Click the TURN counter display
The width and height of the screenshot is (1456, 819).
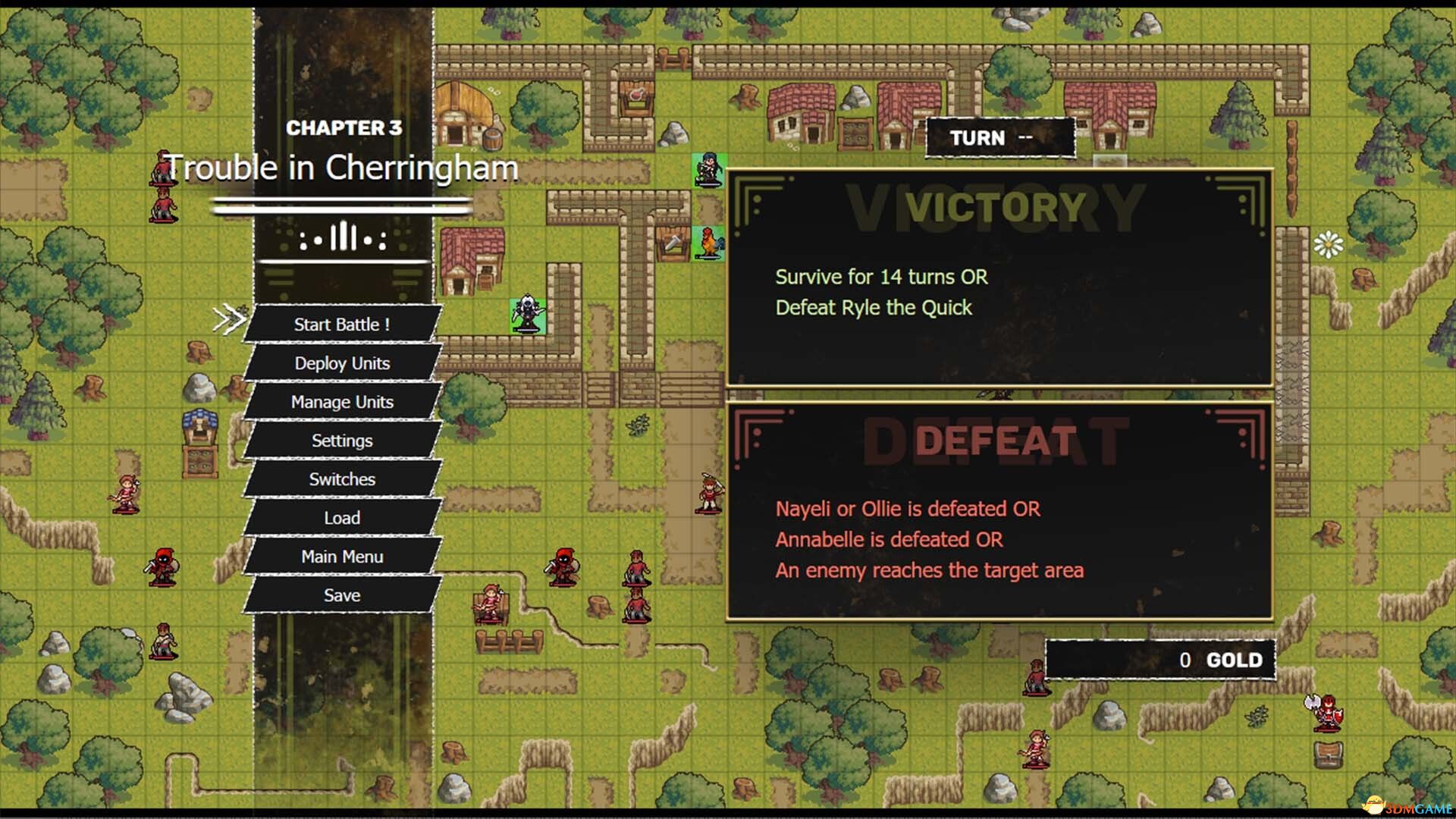tap(999, 137)
